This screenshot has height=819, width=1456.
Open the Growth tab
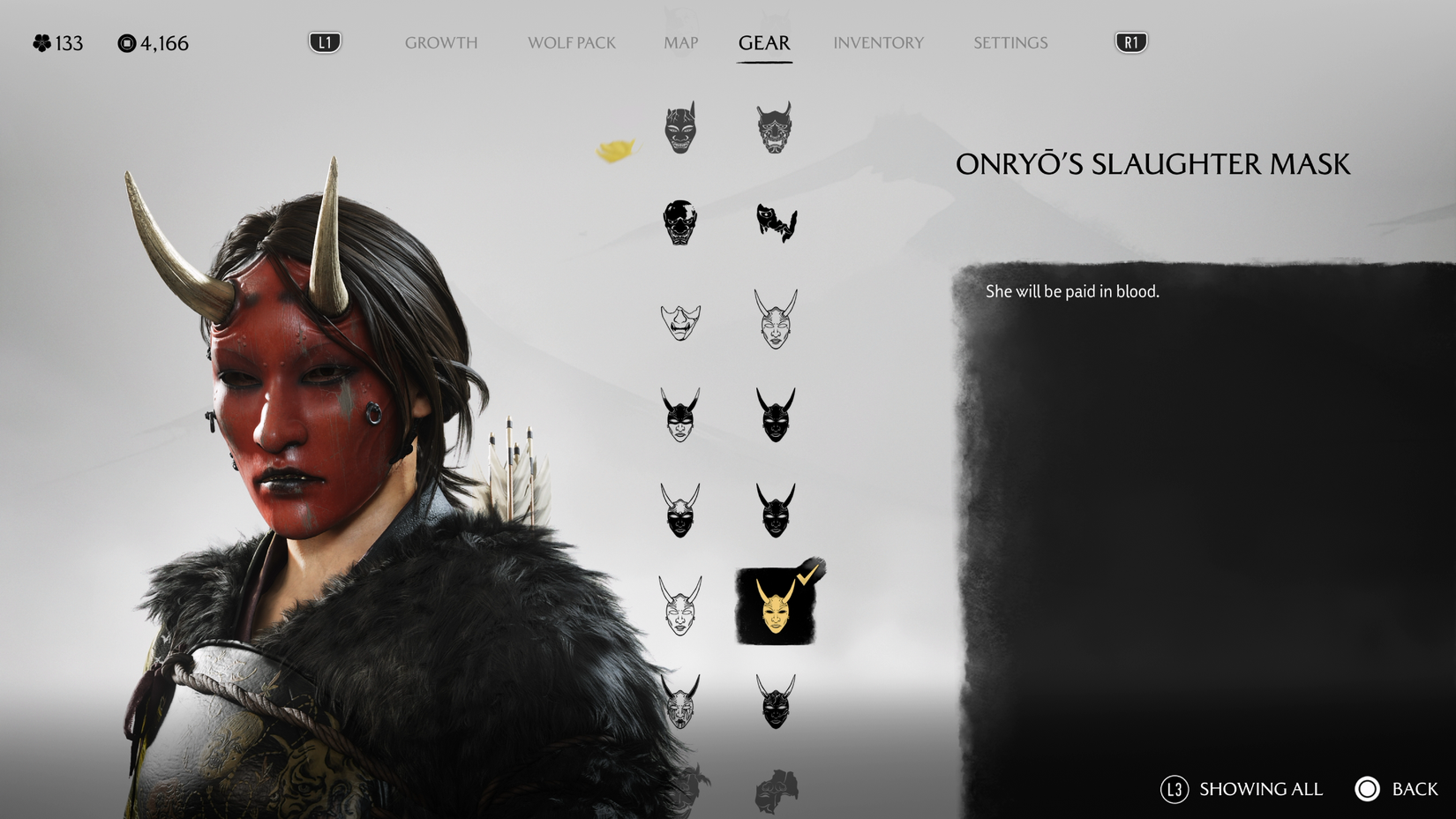(441, 42)
